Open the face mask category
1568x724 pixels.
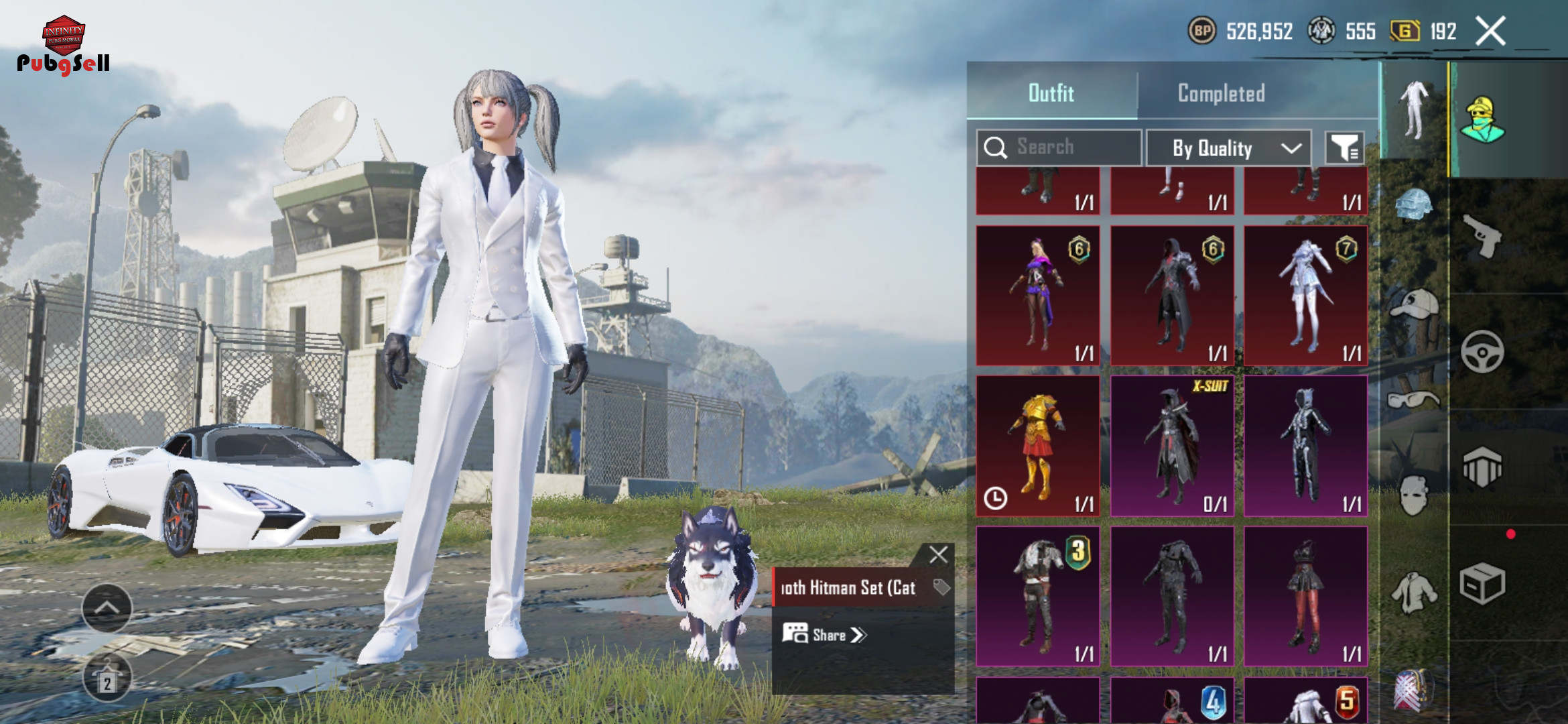click(x=1414, y=495)
